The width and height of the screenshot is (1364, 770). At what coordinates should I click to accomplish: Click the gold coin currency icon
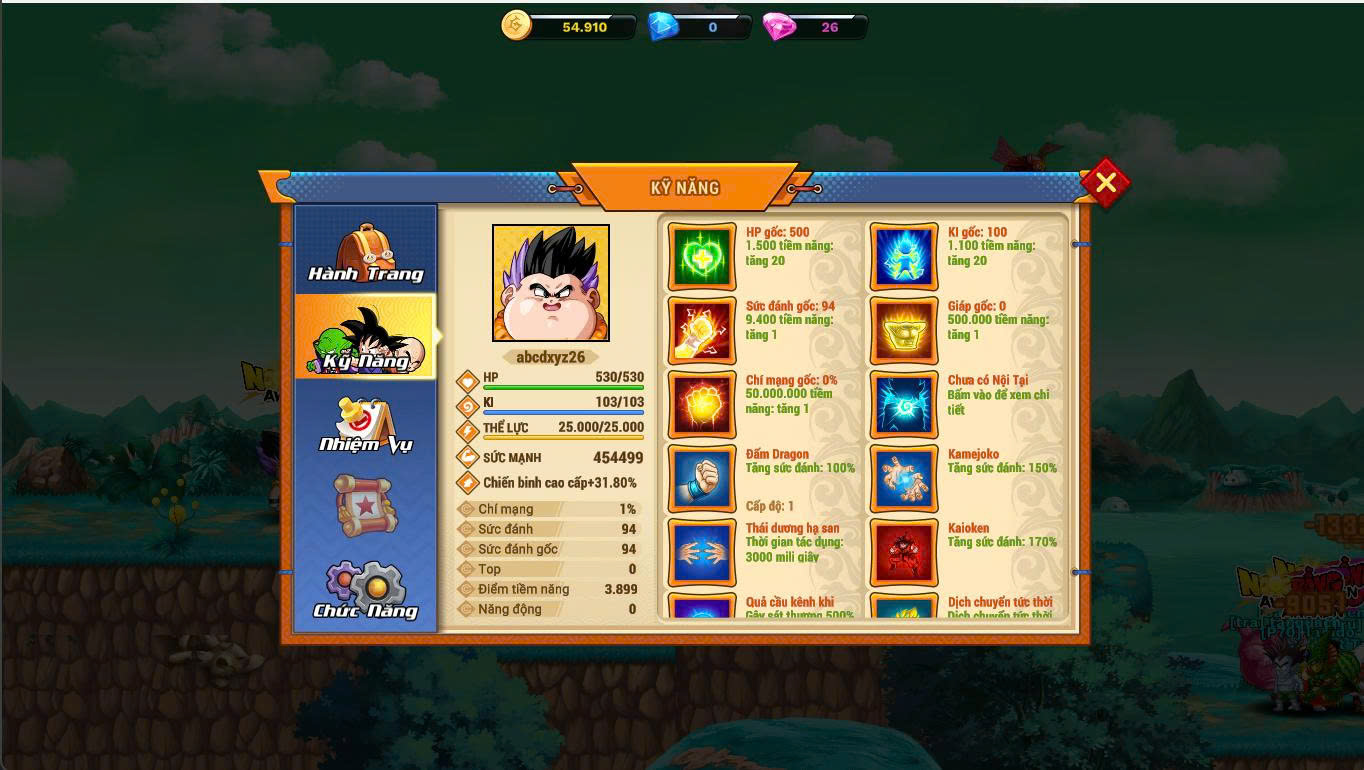tap(517, 26)
